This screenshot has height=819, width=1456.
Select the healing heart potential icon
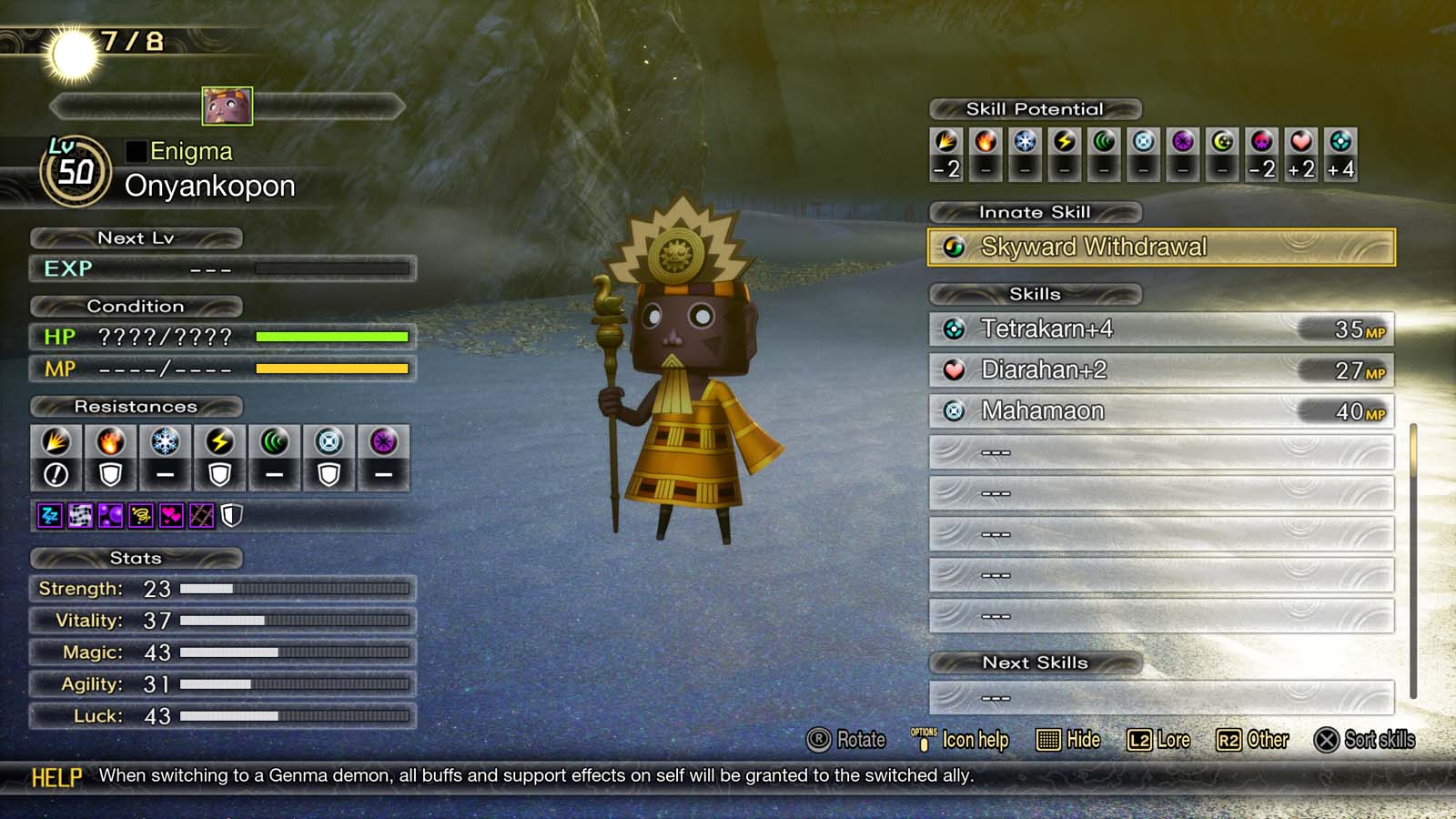point(1301,142)
